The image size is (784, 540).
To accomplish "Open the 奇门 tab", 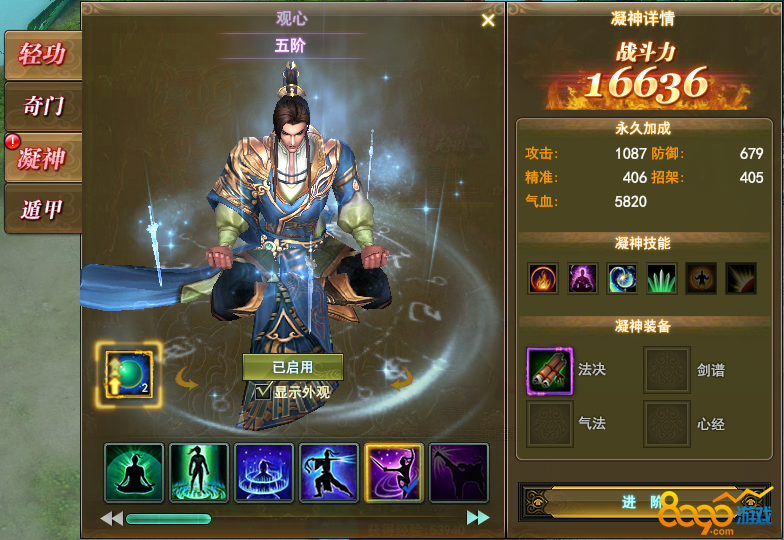I will tap(43, 105).
